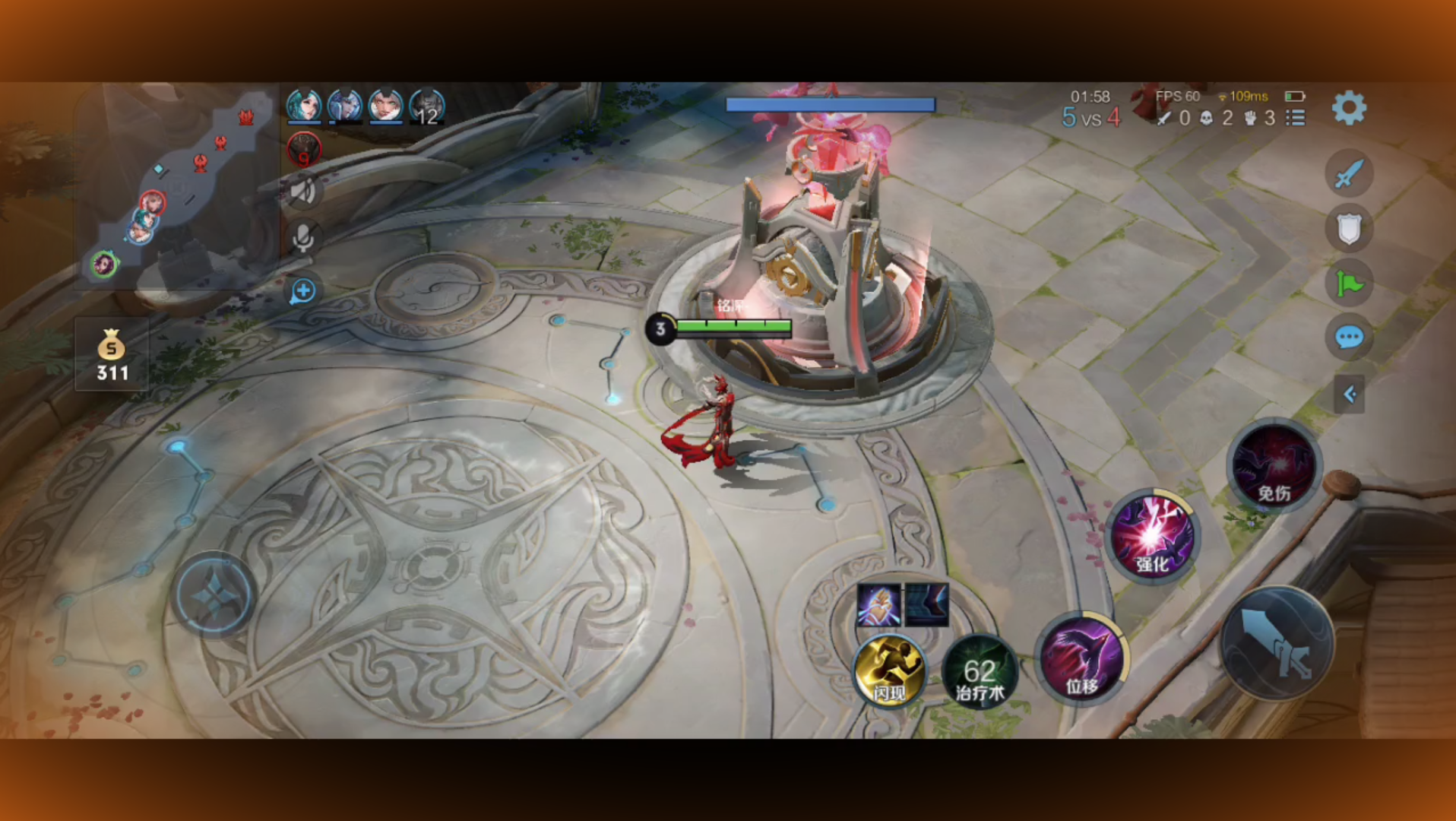The image size is (1456, 821).
Task: Activate the 强化 enhance skill
Action: 1152,536
